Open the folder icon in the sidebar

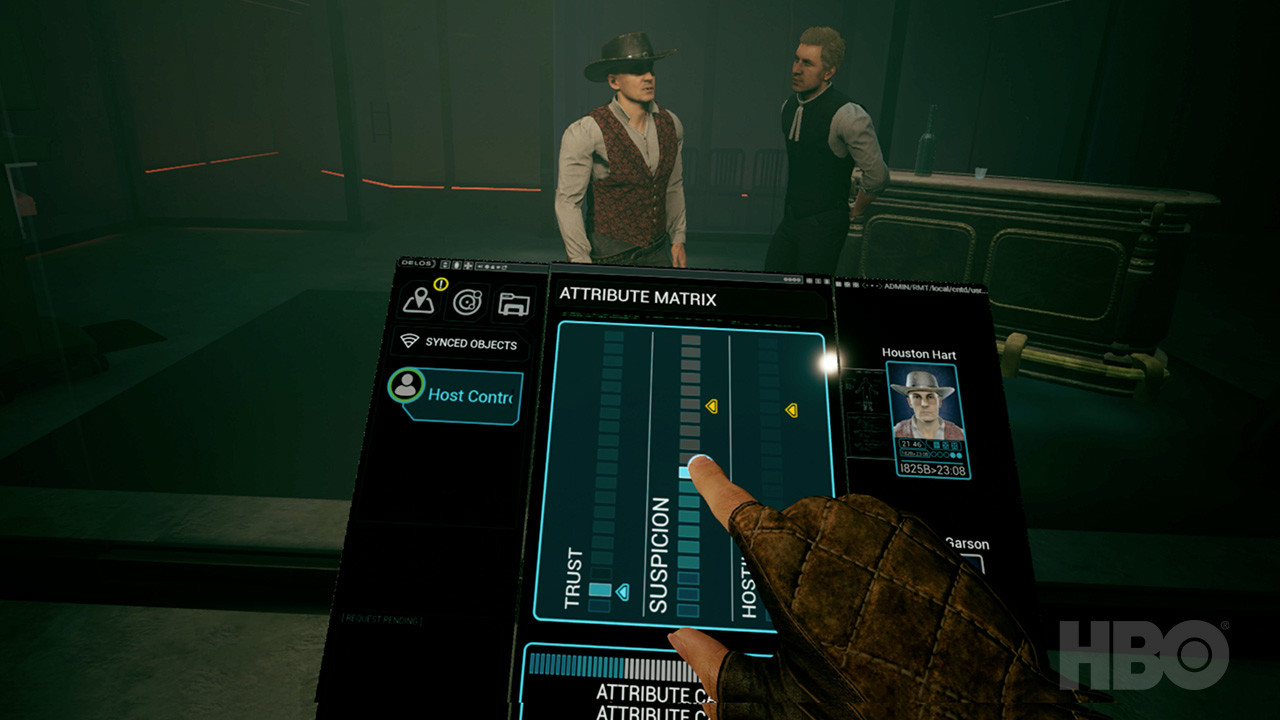514,304
